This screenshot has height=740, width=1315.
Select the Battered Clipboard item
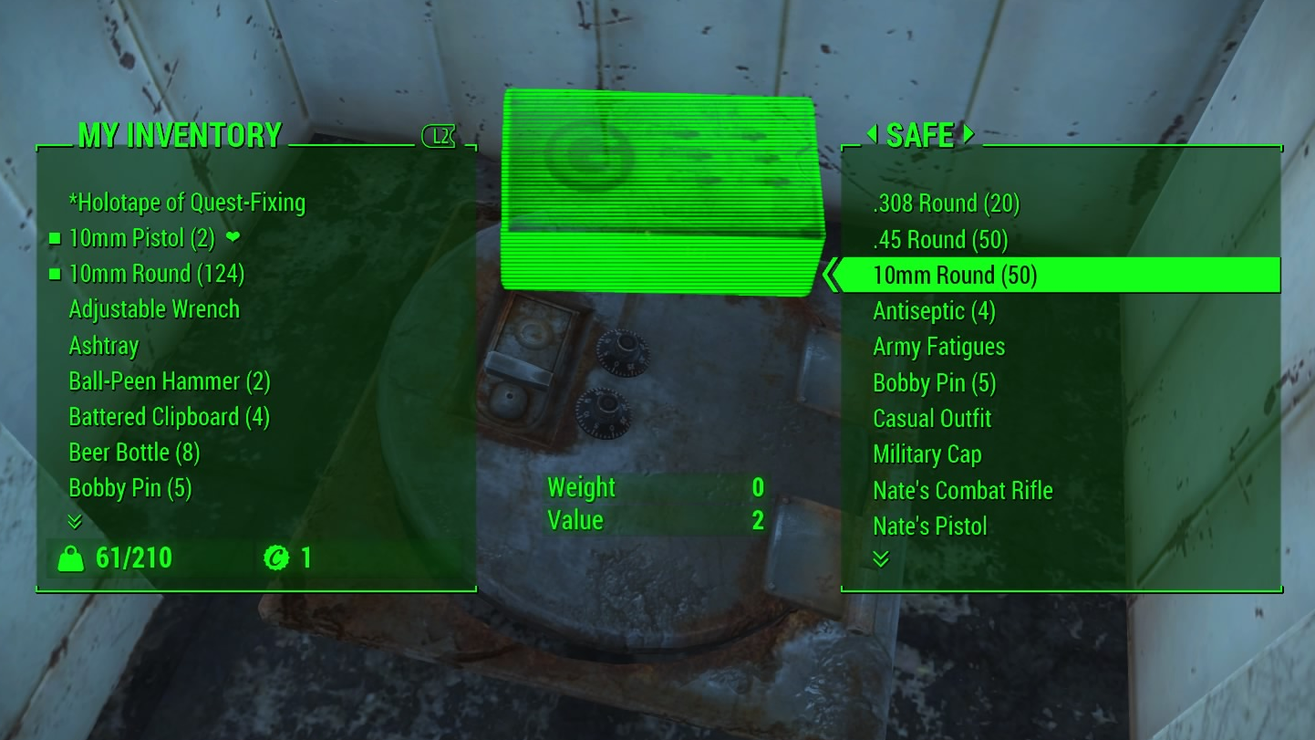[x=169, y=417]
